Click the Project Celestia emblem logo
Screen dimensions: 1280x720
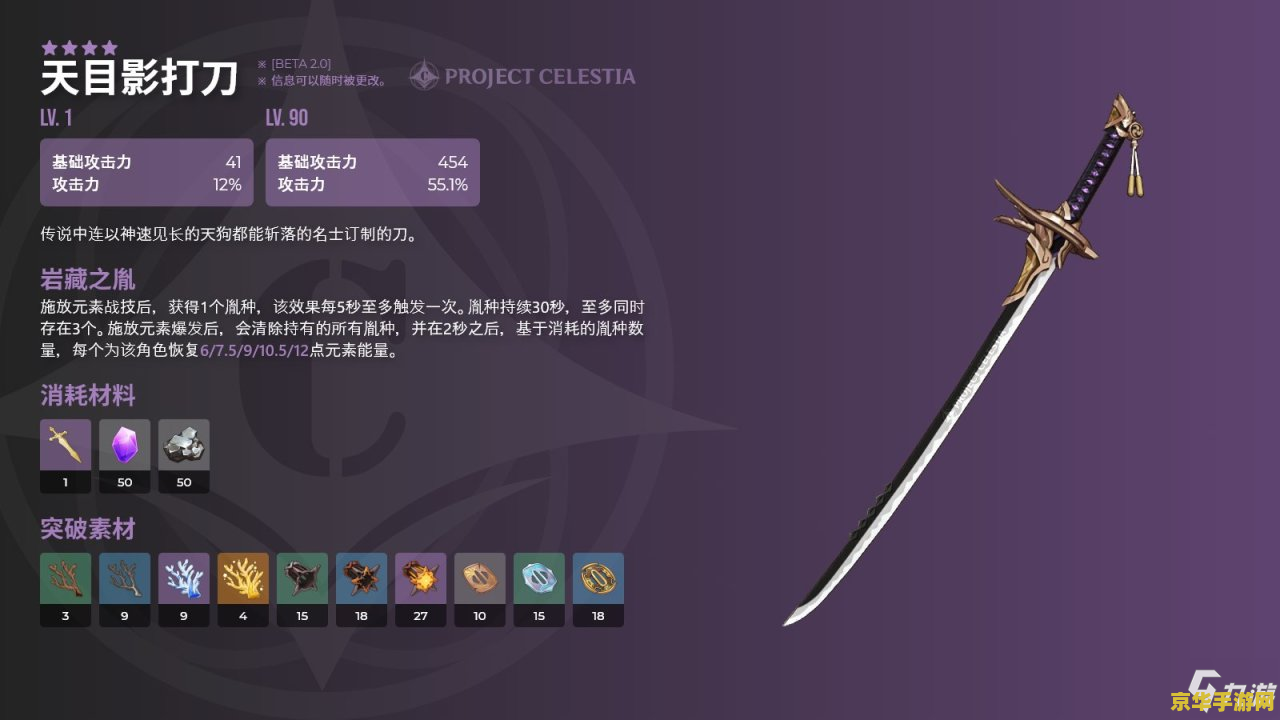coord(424,73)
